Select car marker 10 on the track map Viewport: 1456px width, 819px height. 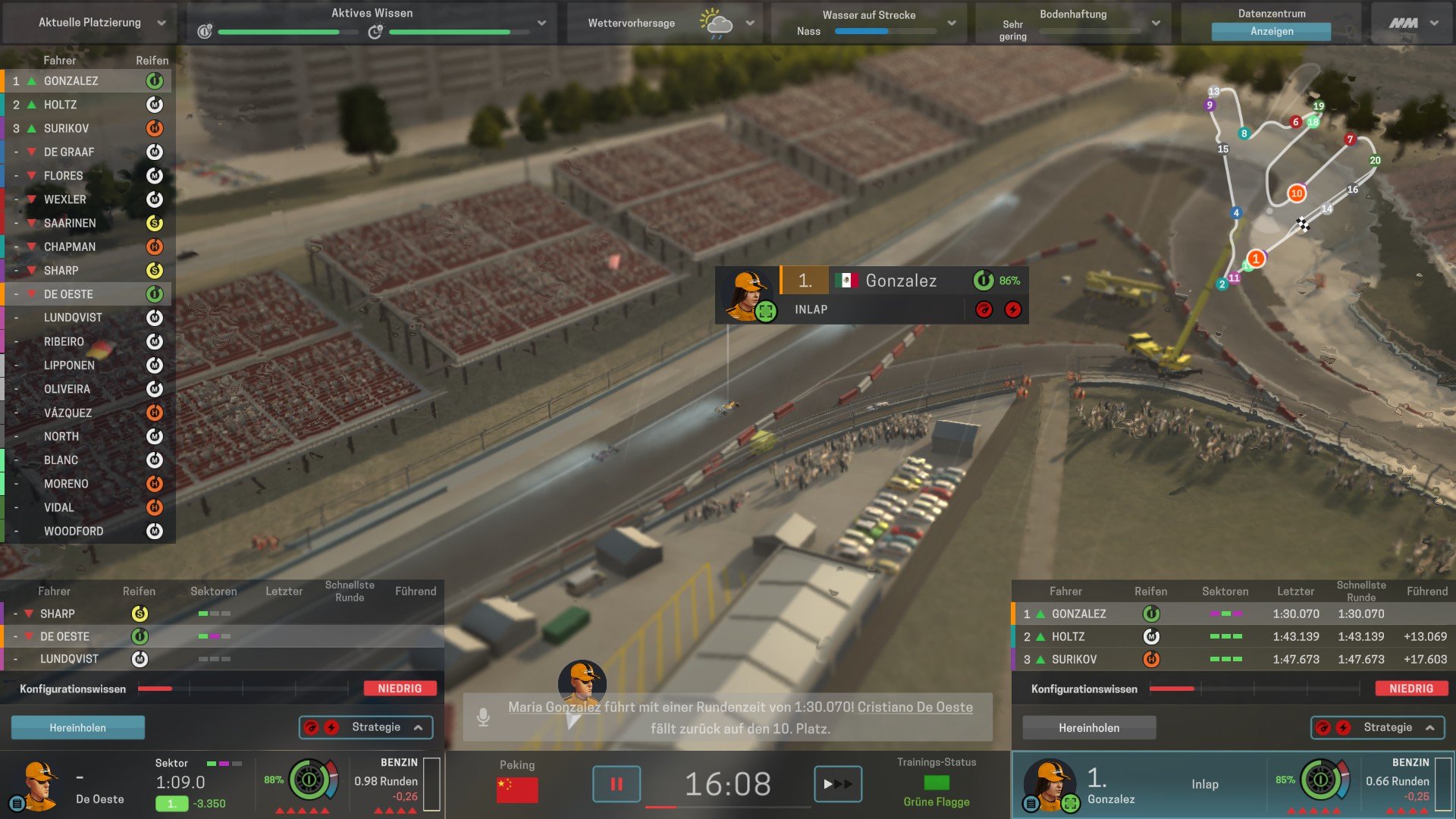(x=1296, y=193)
